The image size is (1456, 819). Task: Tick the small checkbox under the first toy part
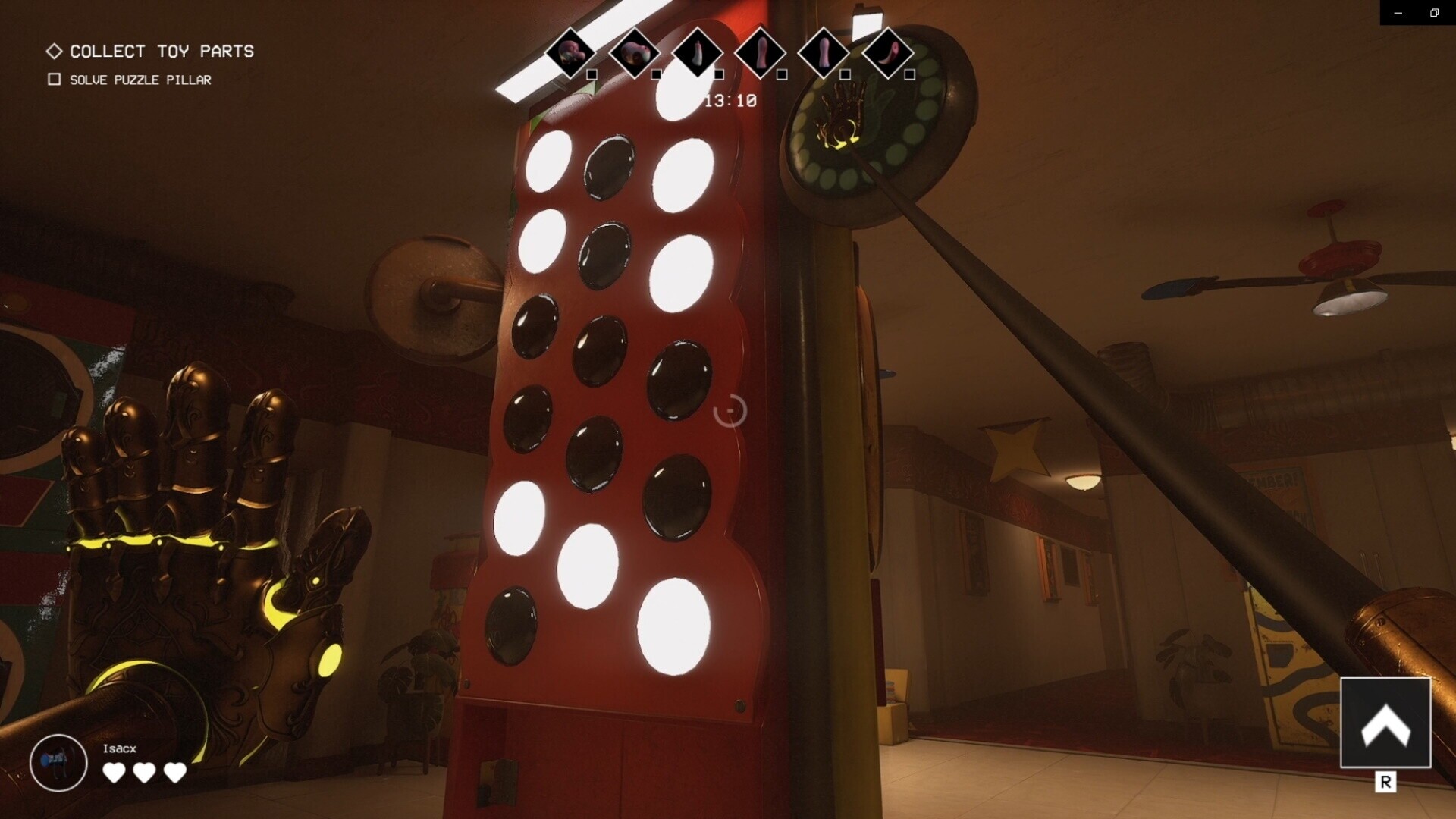(591, 74)
